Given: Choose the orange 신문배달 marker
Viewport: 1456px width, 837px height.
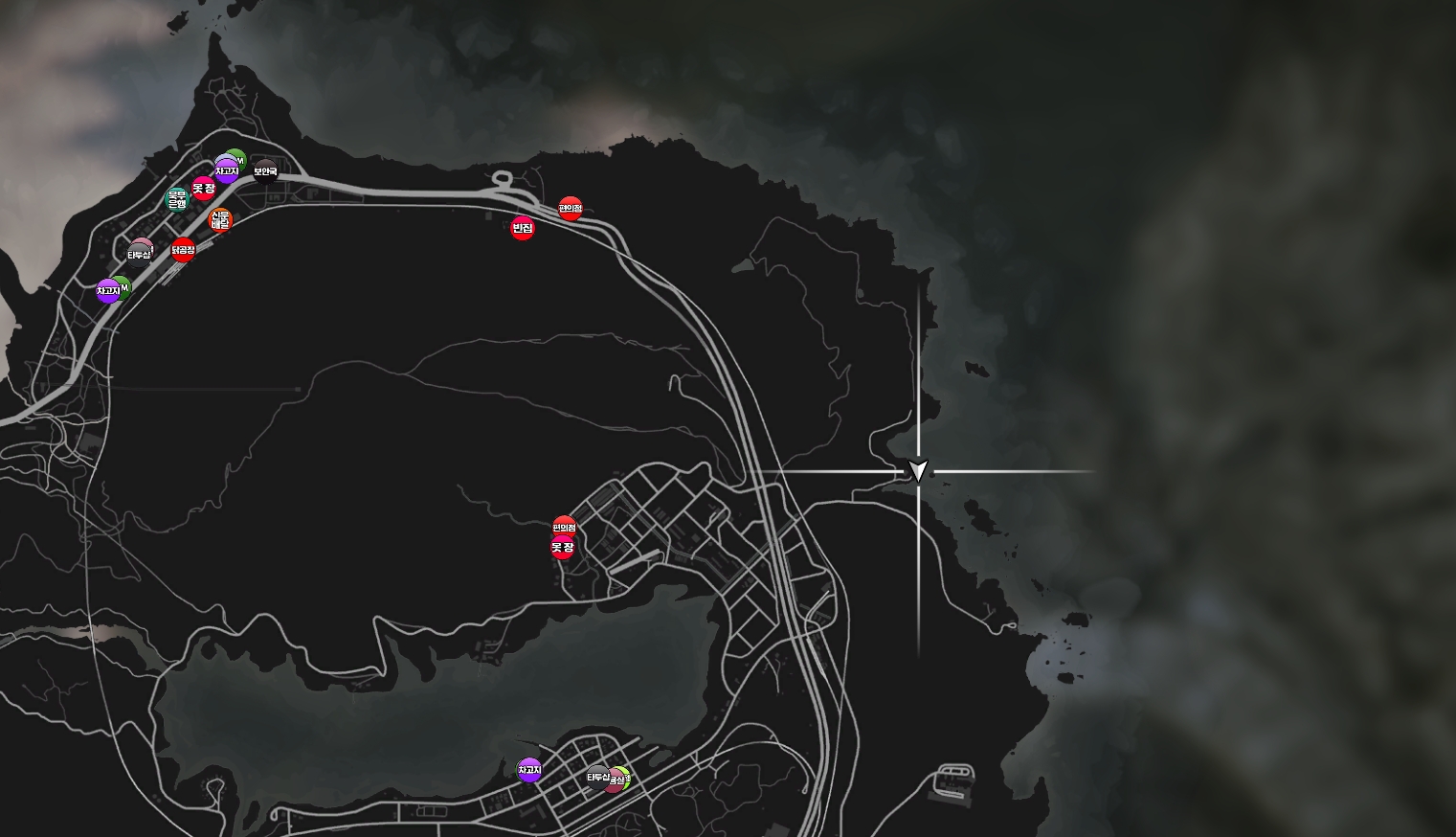Looking at the screenshot, I should tap(220, 219).
